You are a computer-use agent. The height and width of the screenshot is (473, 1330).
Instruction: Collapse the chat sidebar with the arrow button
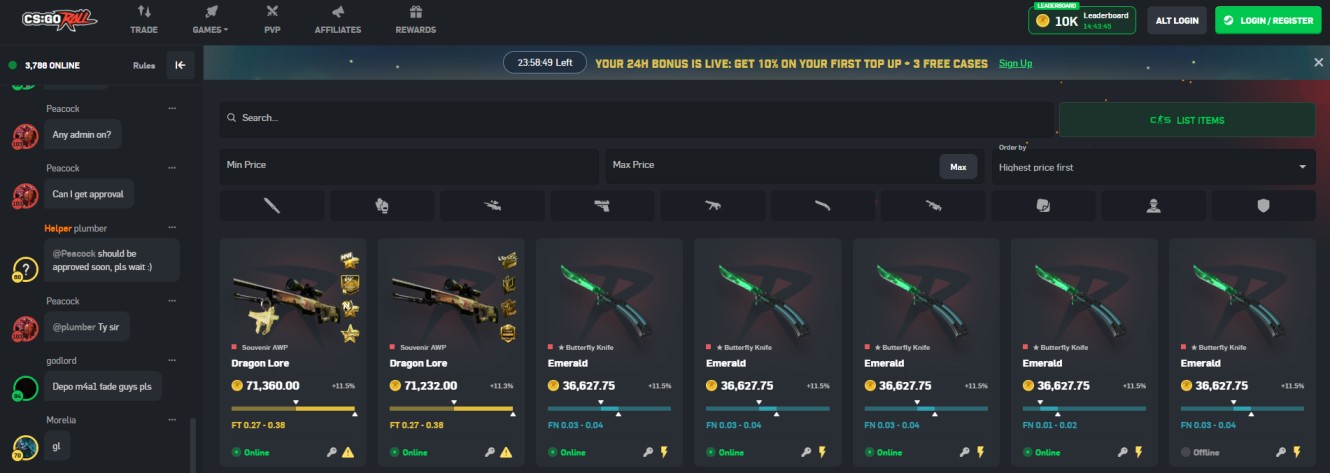tap(180, 65)
